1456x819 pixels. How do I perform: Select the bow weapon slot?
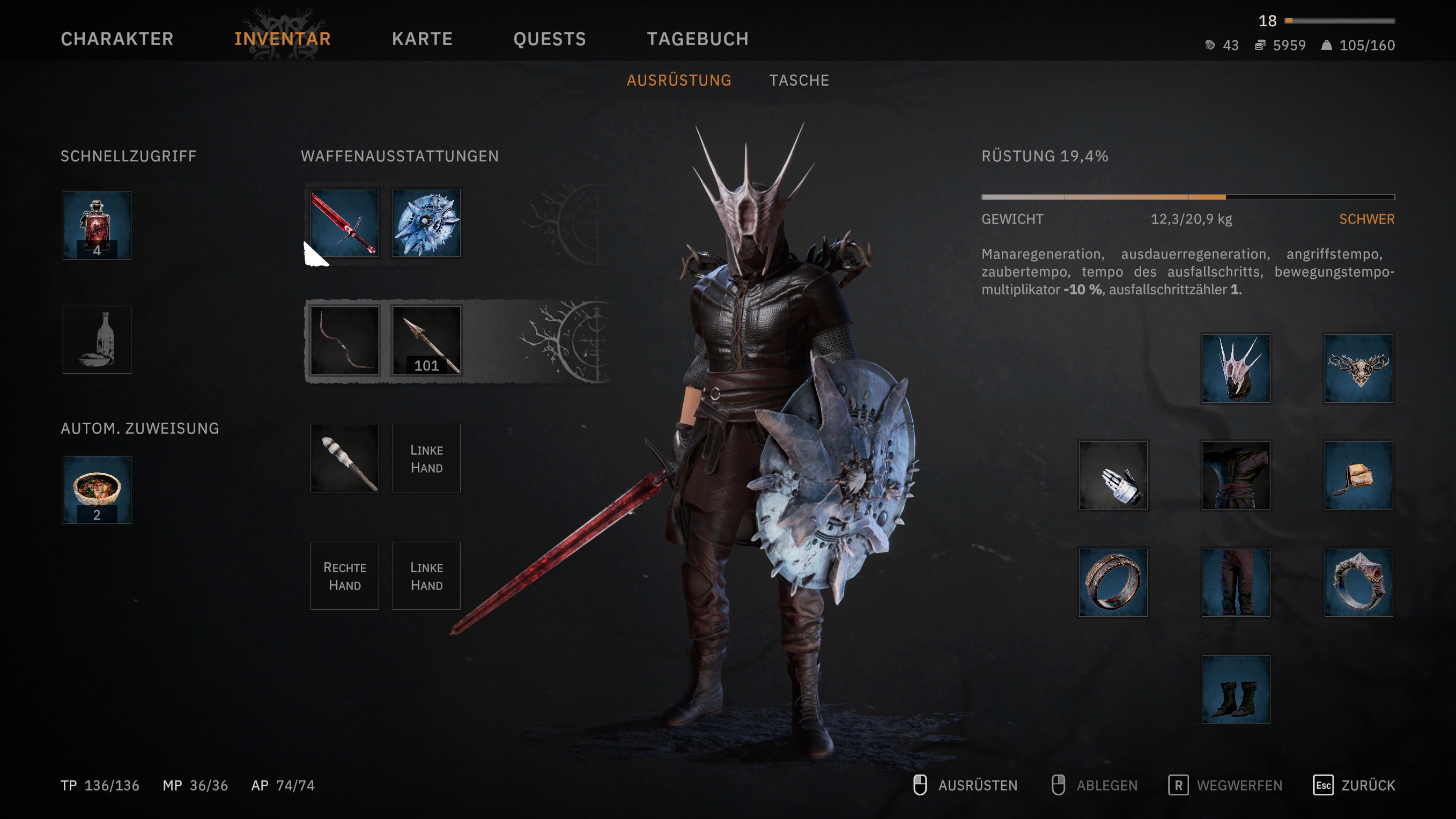coord(345,340)
